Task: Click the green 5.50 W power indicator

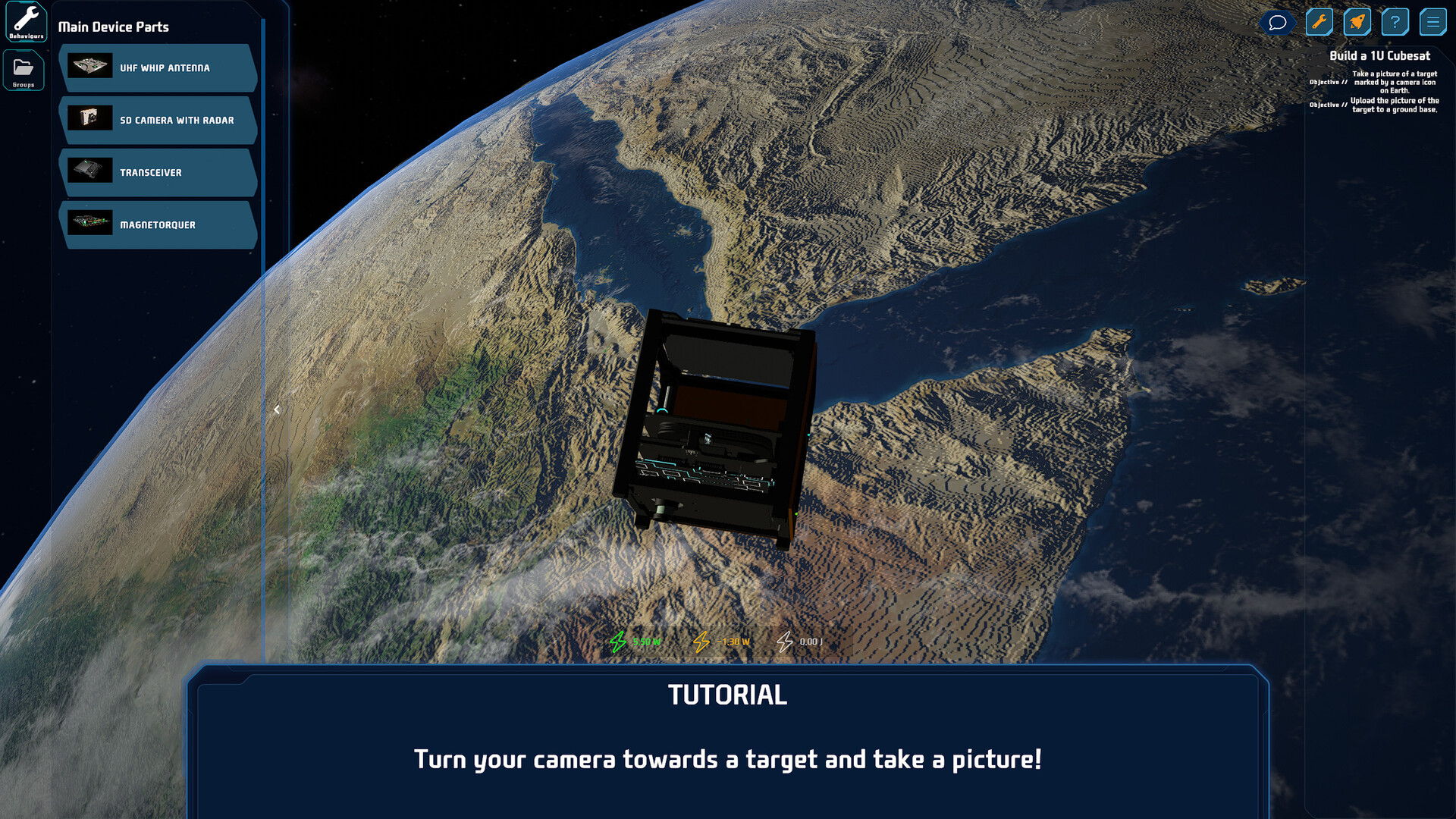Action: 635,641
